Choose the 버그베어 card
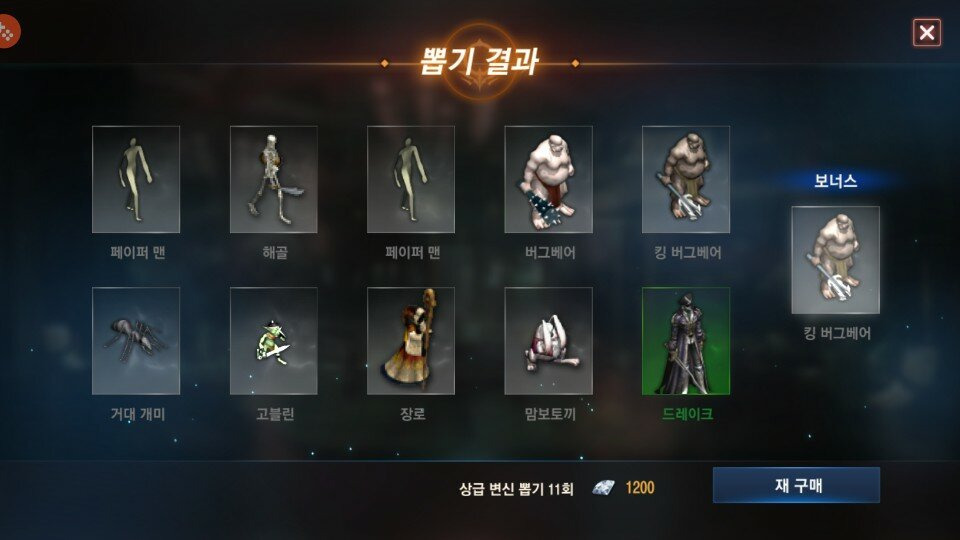Screen dimensions: 960x540 pyautogui.click(x=548, y=179)
